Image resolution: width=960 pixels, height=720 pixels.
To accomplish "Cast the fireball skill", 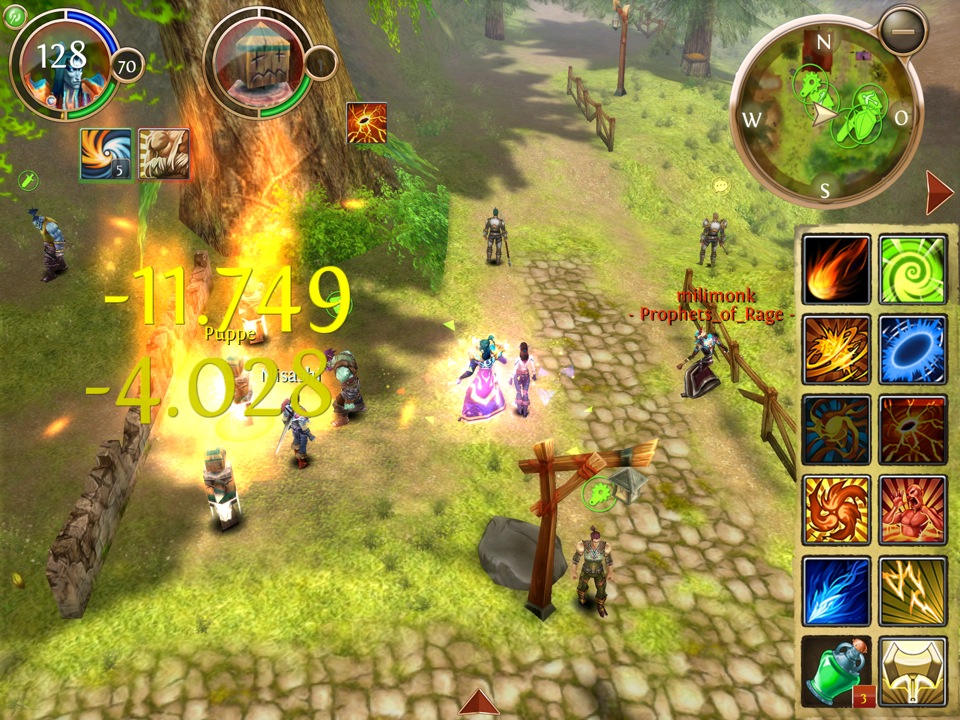I will click(x=836, y=269).
